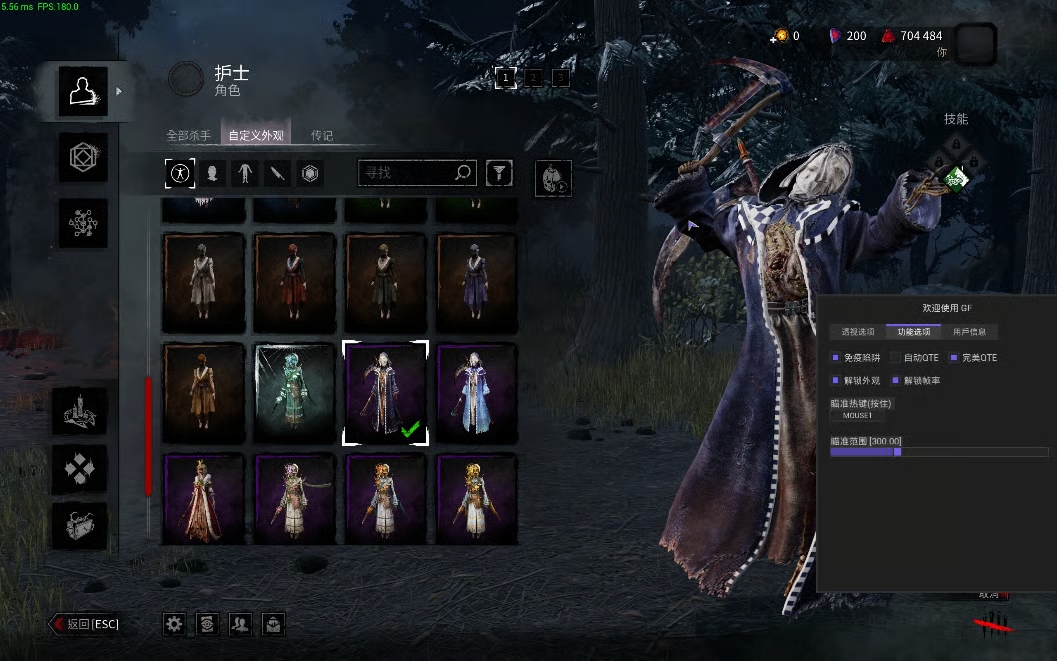This screenshot has width=1057, height=661.
Task: Open the friends list icon
Action: [x=240, y=624]
